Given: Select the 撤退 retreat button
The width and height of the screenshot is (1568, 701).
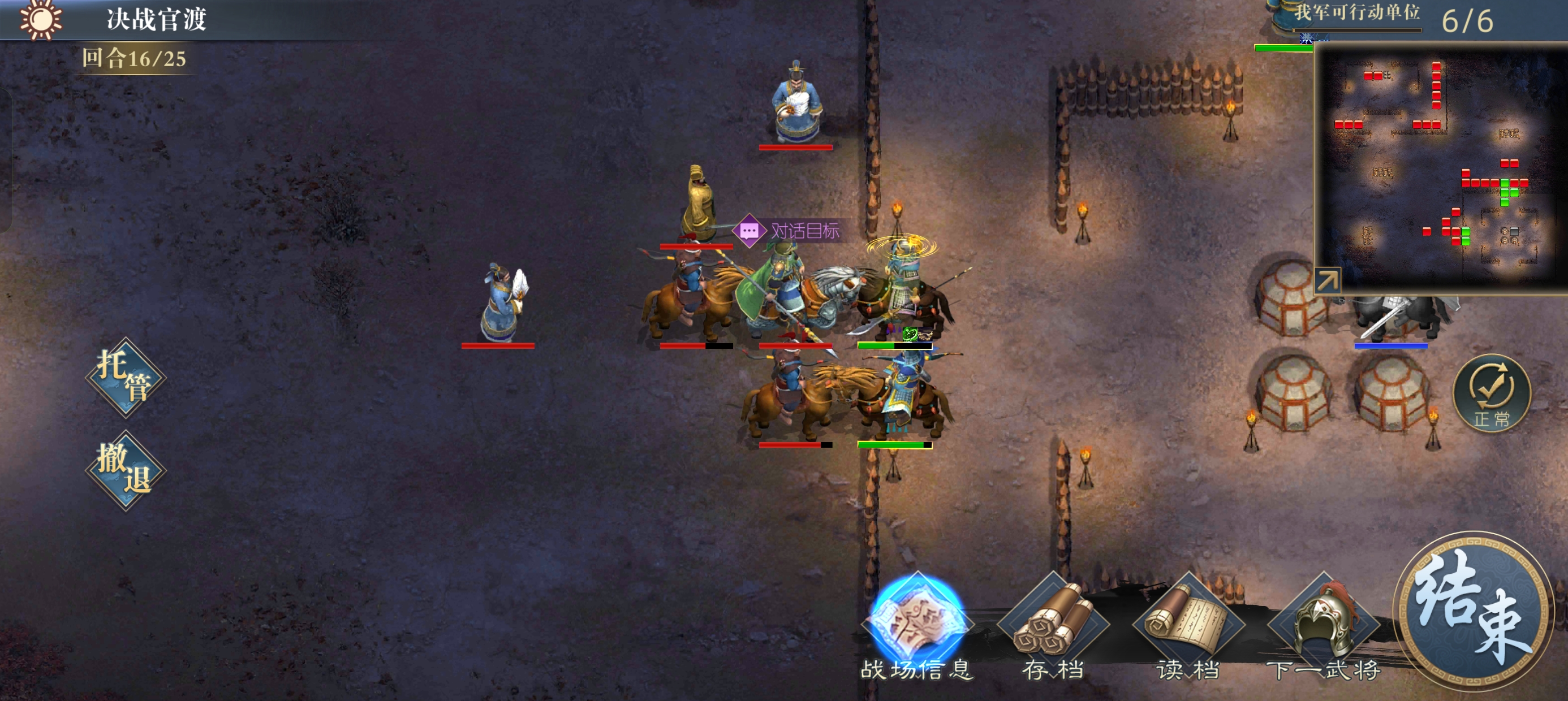Looking at the screenshot, I should tap(126, 470).
